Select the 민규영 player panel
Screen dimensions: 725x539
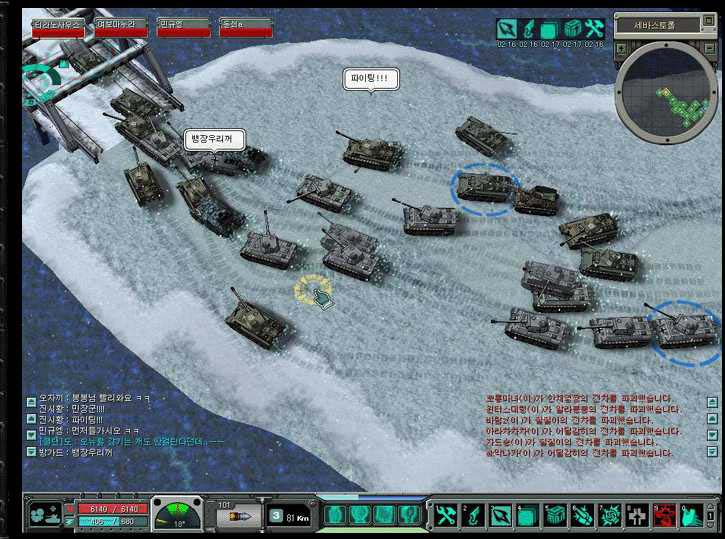[184, 26]
